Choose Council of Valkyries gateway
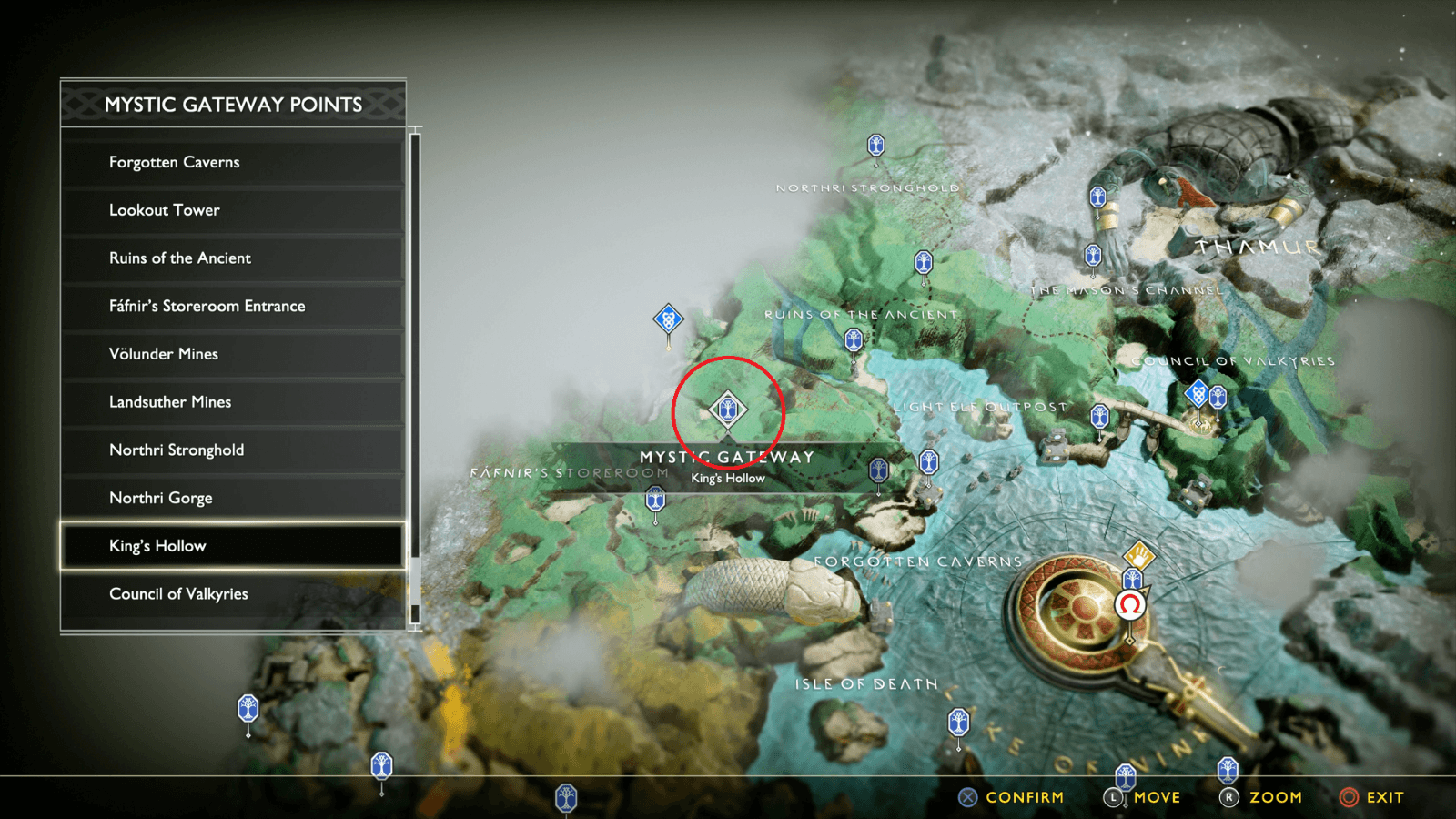The image size is (1456, 819). pos(232,594)
